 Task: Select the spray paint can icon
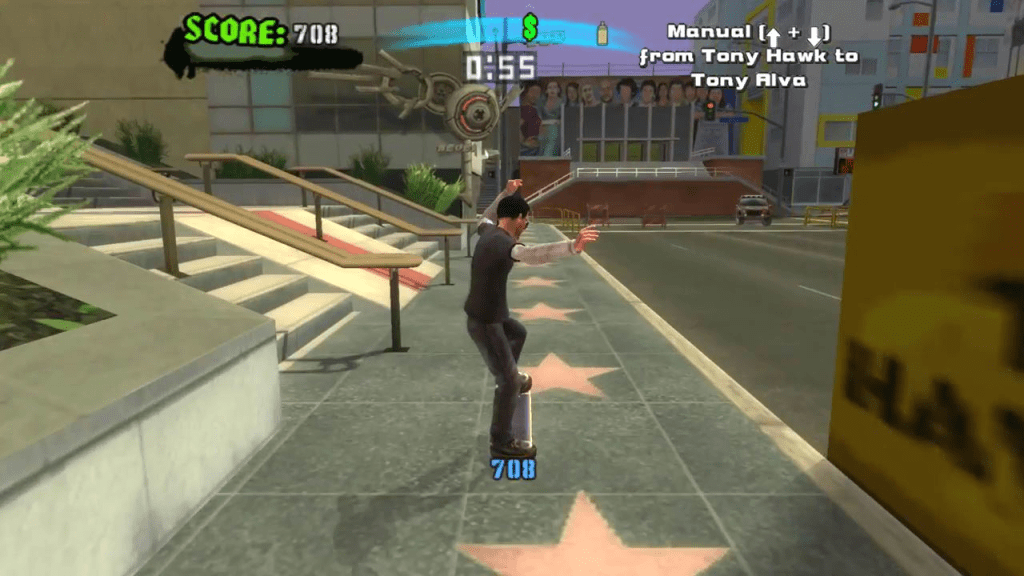click(x=603, y=33)
